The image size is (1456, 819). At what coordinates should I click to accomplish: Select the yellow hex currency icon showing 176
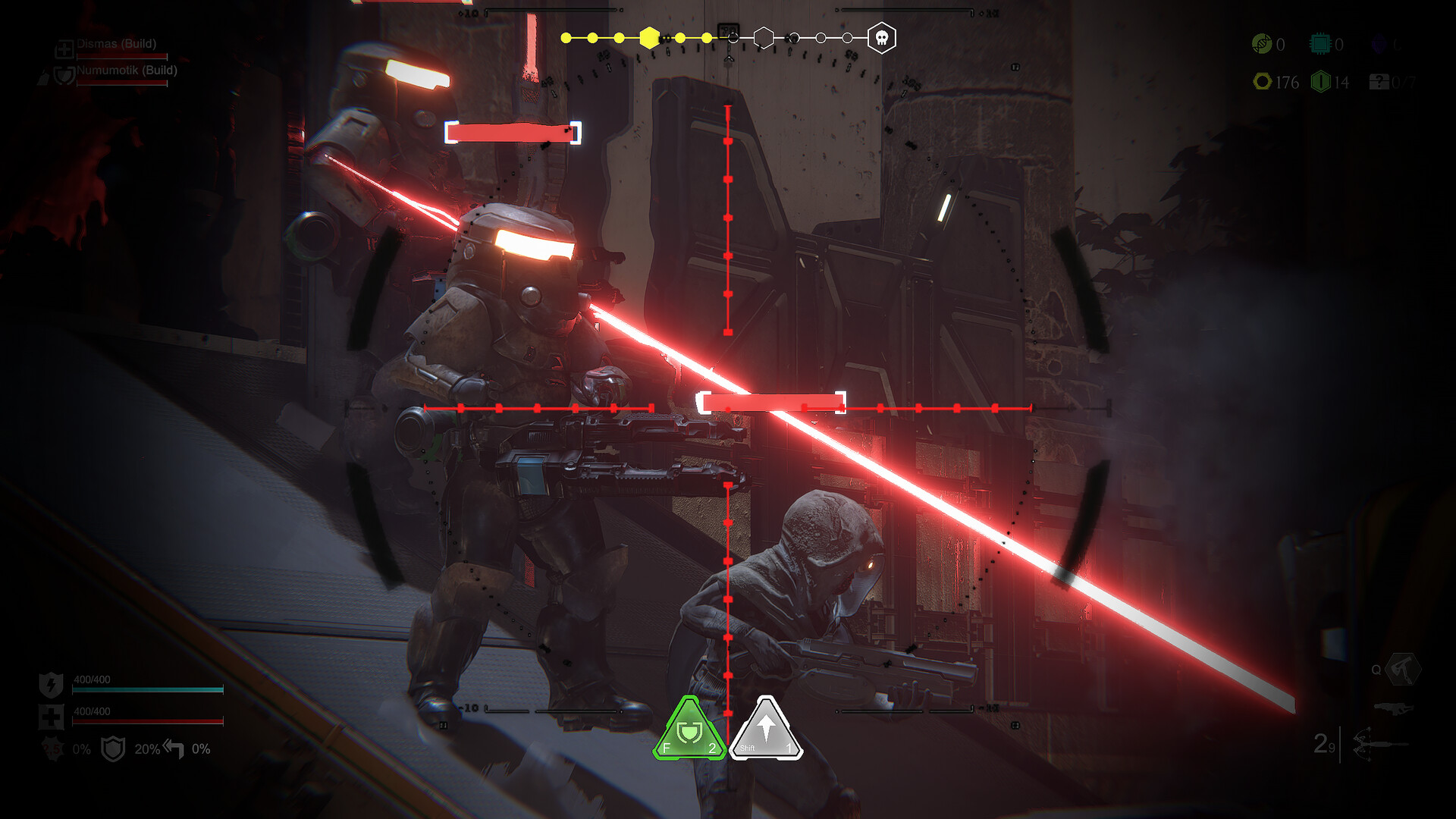pos(1263,82)
